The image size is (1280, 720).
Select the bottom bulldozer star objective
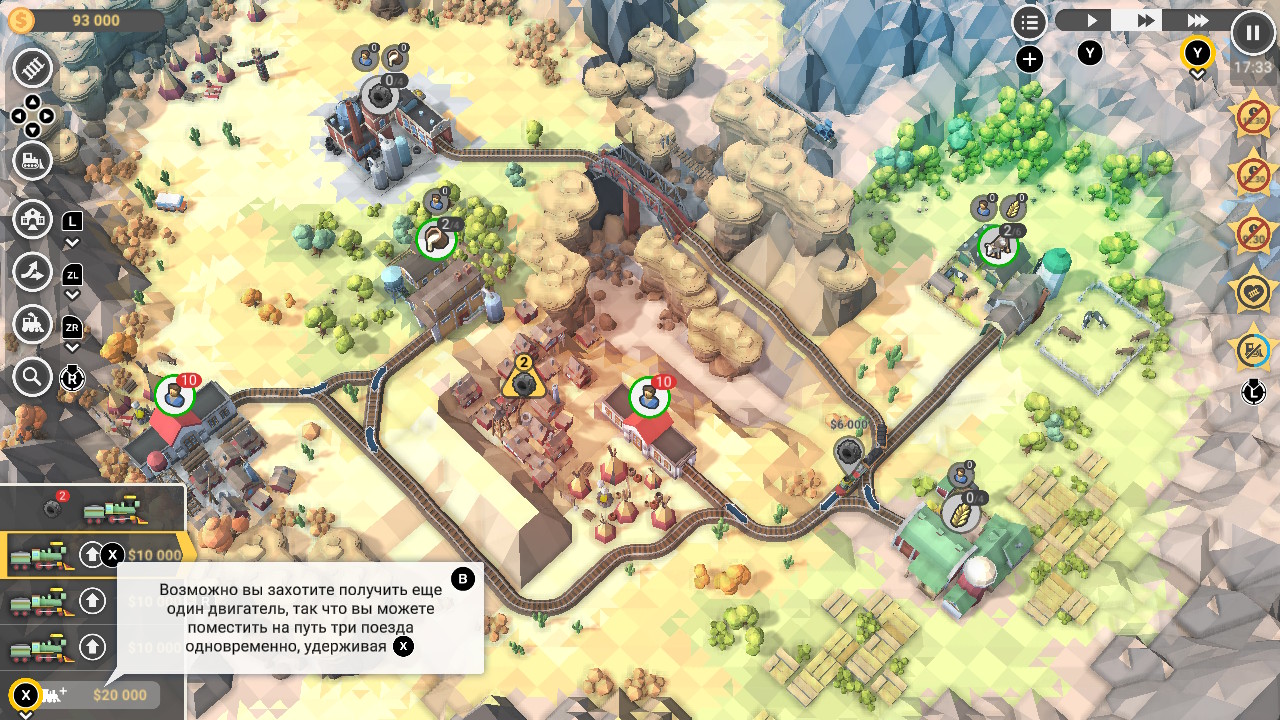coord(1252,350)
